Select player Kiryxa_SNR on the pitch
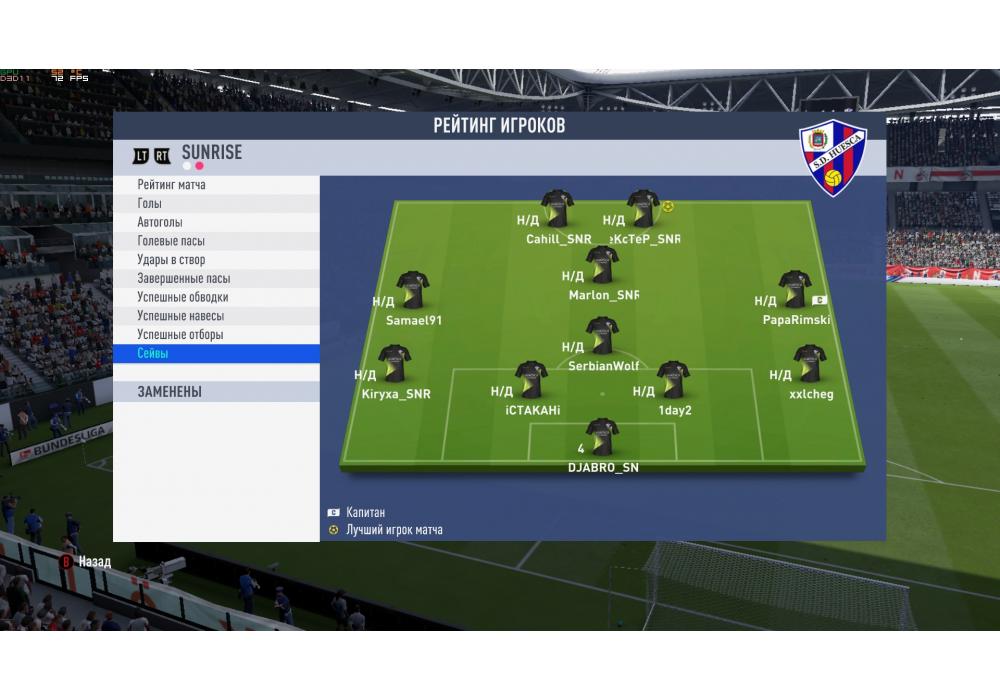This screenshot has width=1000, height=700. tap(395, 364)
